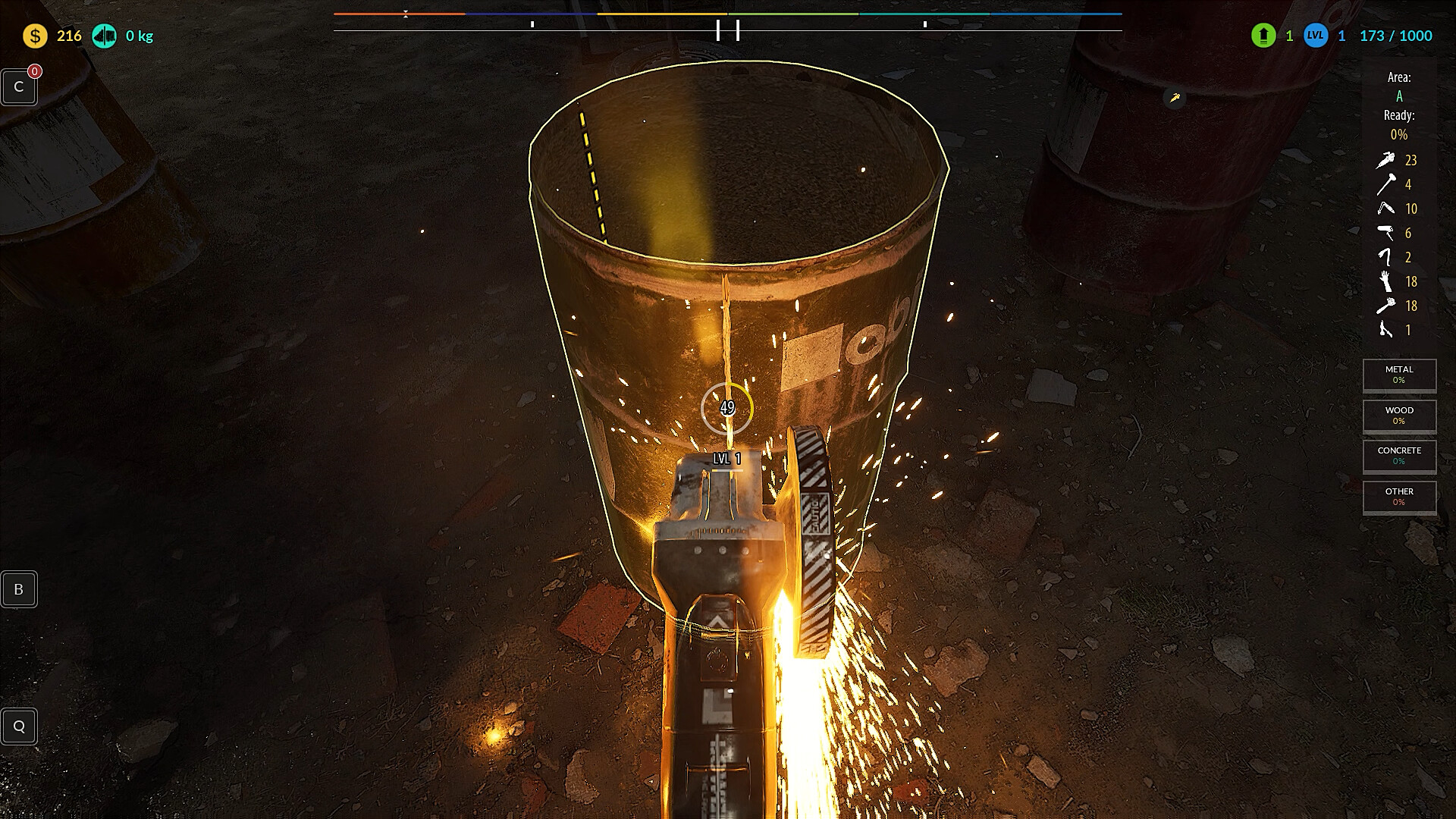The height and width of the screenshot is (819, 1456).
Task: Expand the C keybind panel
Action: (19, 86)
